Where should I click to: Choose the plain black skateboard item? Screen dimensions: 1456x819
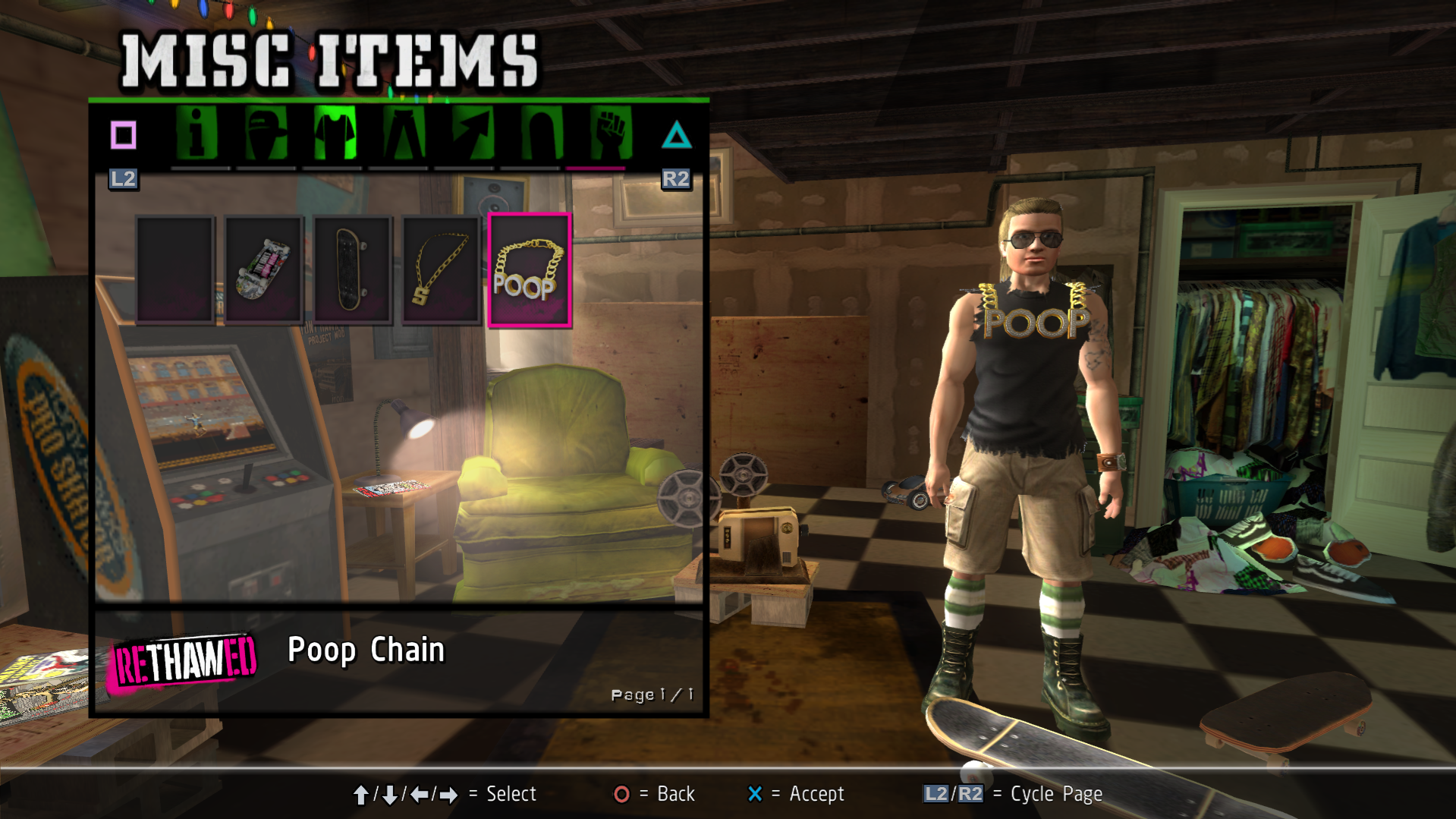[352, 270]
